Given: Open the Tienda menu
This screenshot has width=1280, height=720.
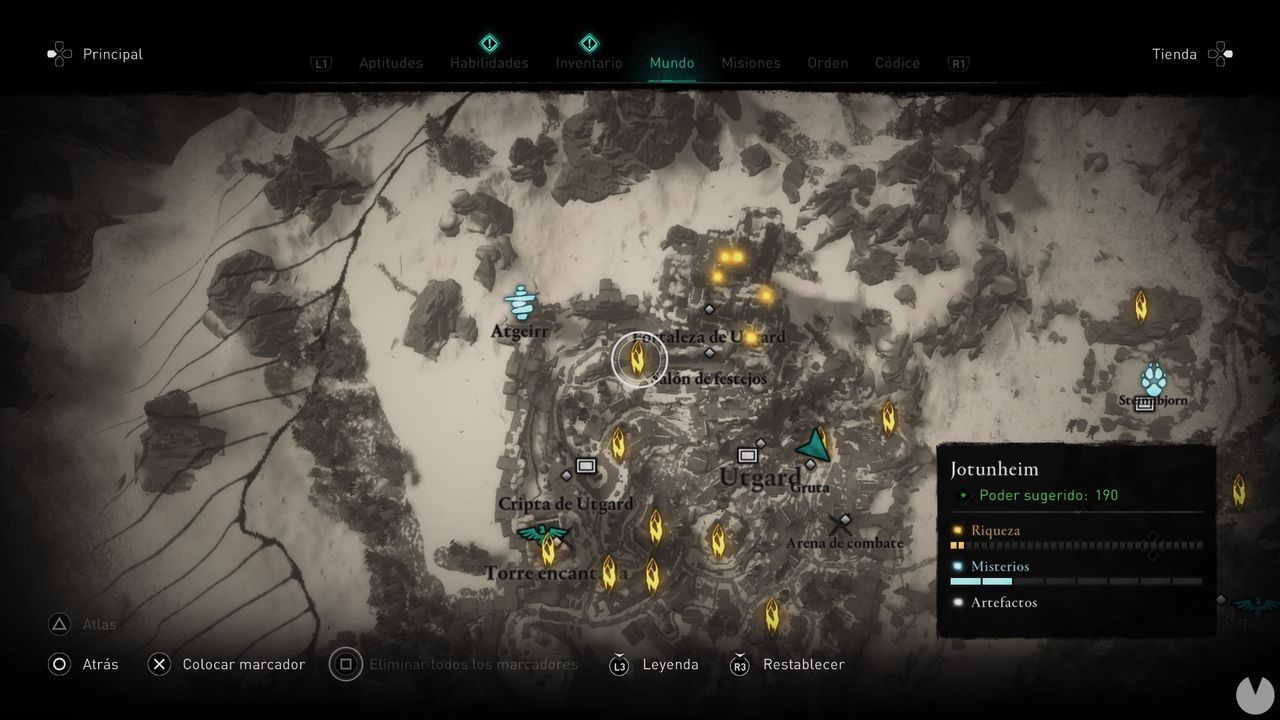Looking at the screenshot, I should coord(1175,54).
